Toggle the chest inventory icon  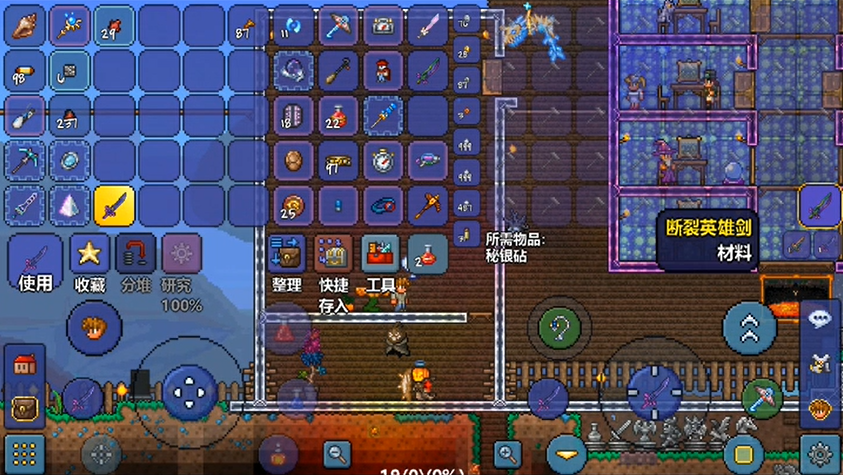tap(24, 408)
